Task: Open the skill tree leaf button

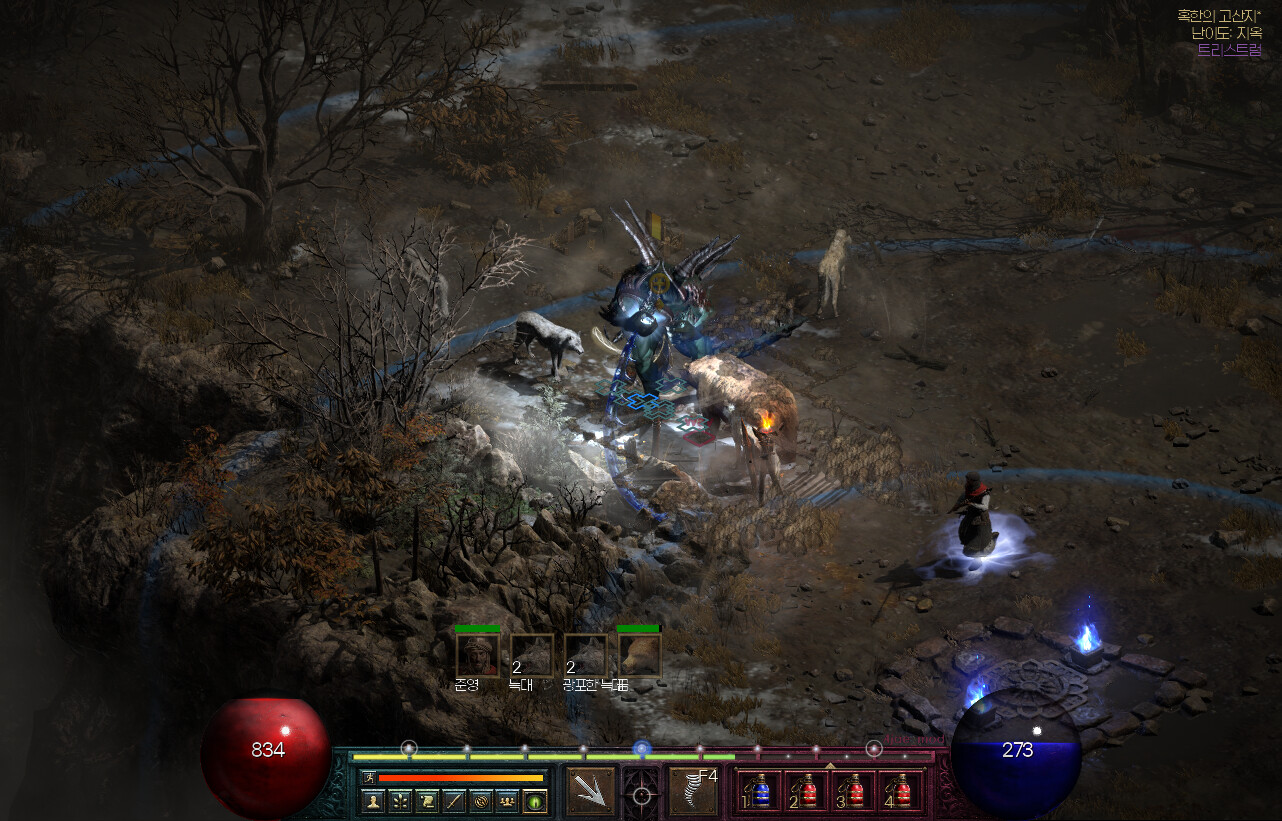Action: coord(400,801)
